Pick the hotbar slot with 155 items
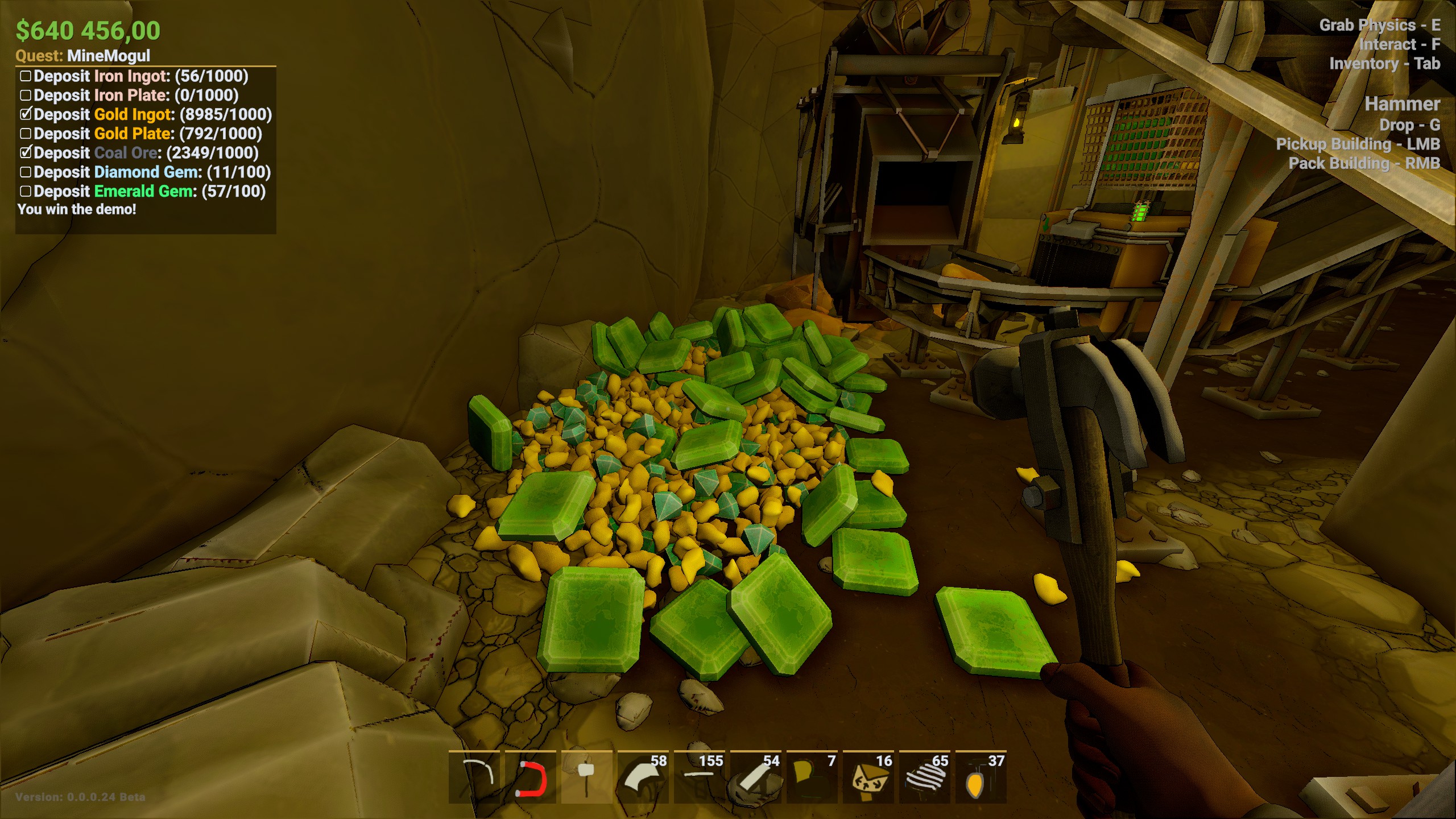This screenshot has height=819, width=1456. click(699, 777)
